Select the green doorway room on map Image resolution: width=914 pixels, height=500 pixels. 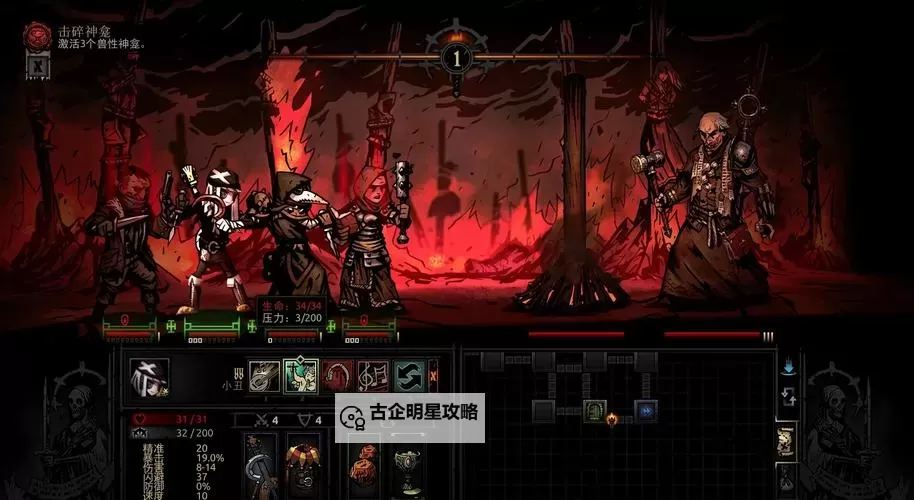[594, 410]
